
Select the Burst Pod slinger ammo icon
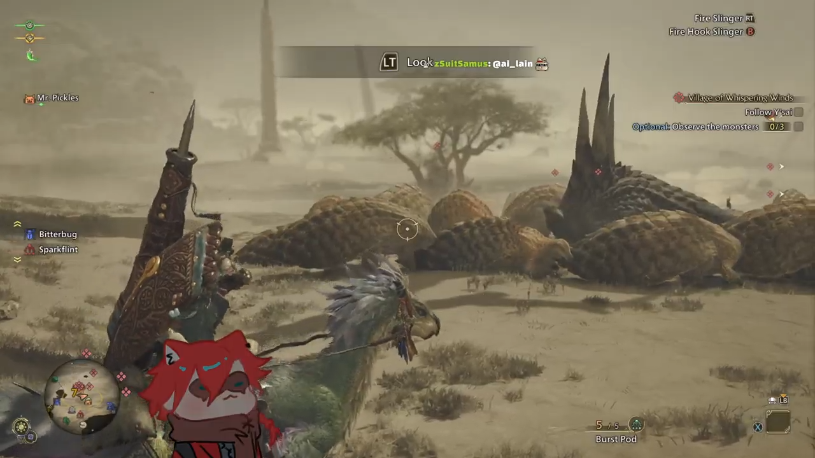coord(636,425)
